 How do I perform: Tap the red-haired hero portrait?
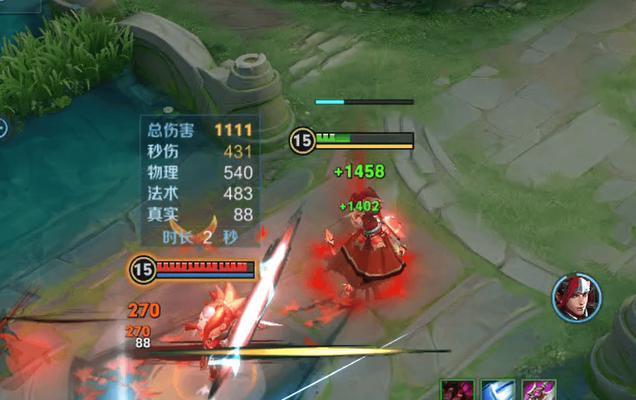click(577, 298)
